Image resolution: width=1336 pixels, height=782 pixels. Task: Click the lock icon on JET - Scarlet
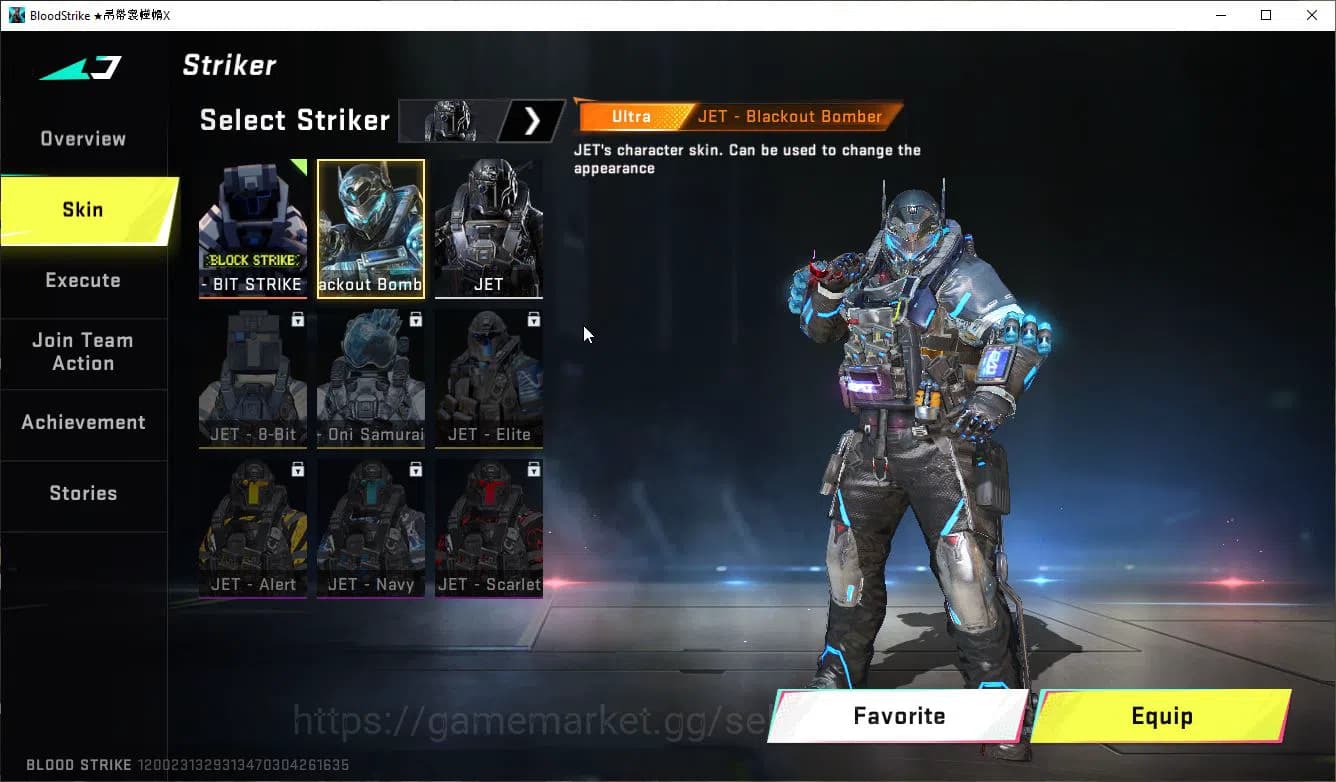pos(533,469)
